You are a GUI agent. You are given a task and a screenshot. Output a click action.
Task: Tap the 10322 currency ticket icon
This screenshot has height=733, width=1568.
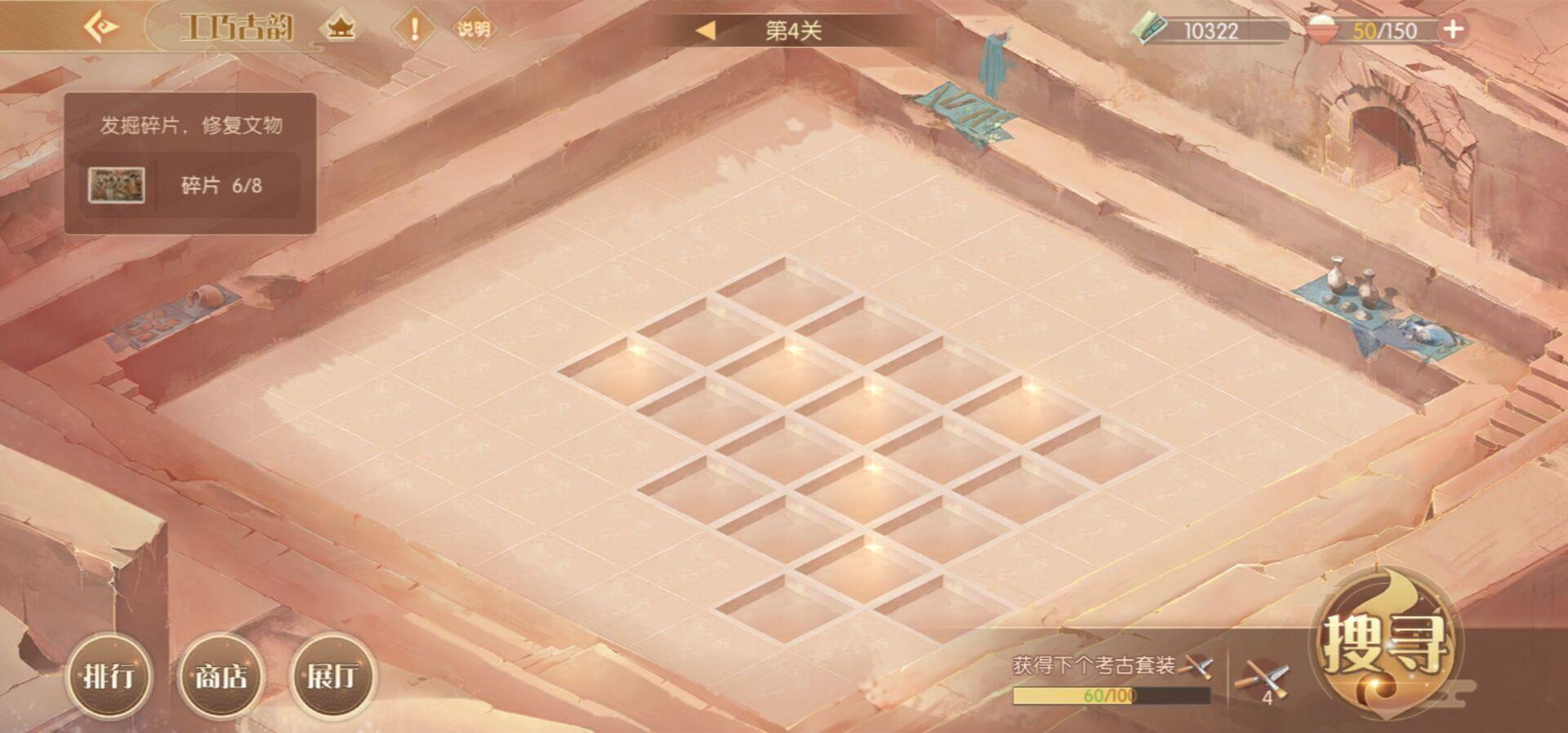(1151, 30)
